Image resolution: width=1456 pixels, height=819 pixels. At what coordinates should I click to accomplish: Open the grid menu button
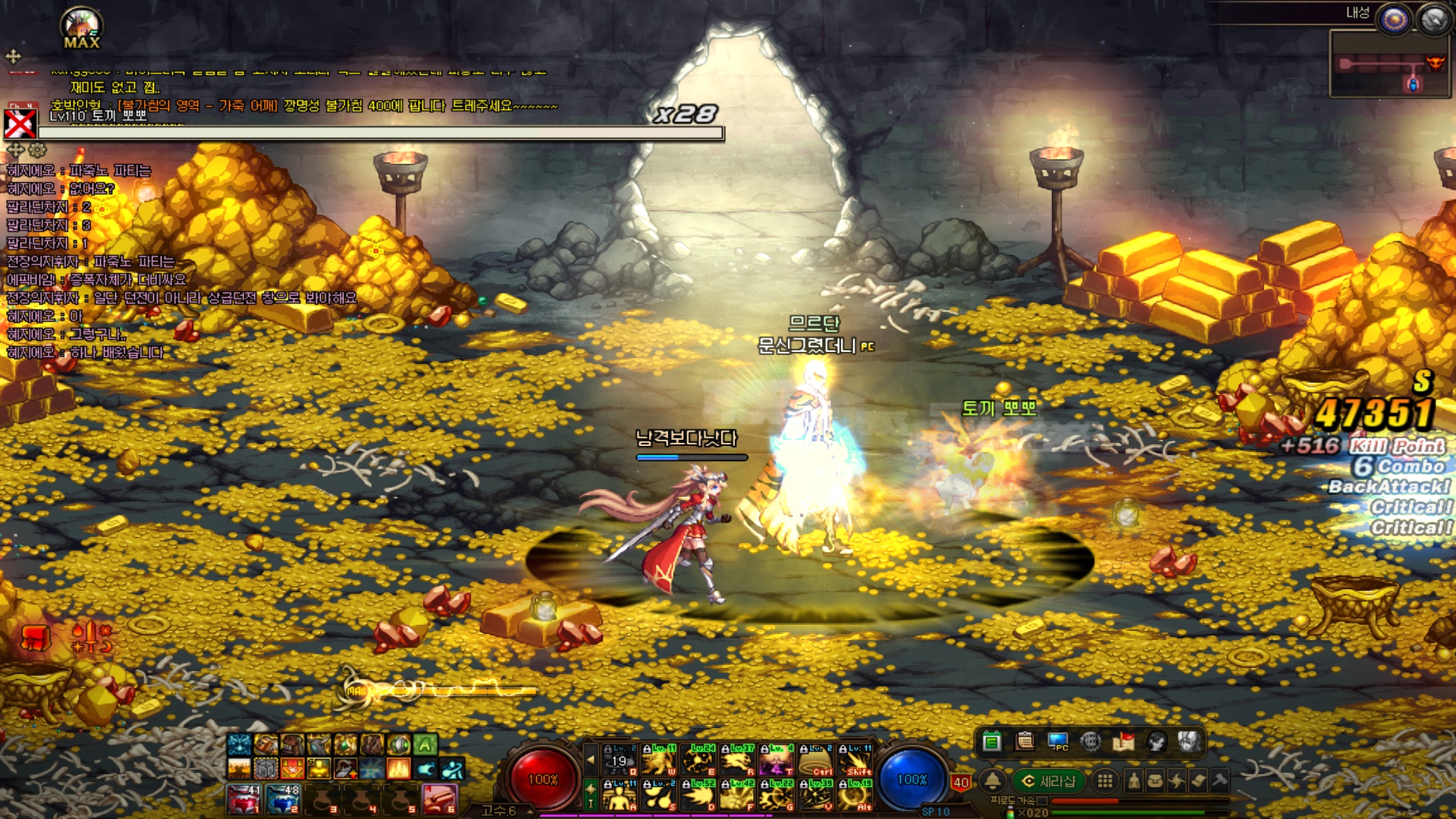[x=1105, y=781]
